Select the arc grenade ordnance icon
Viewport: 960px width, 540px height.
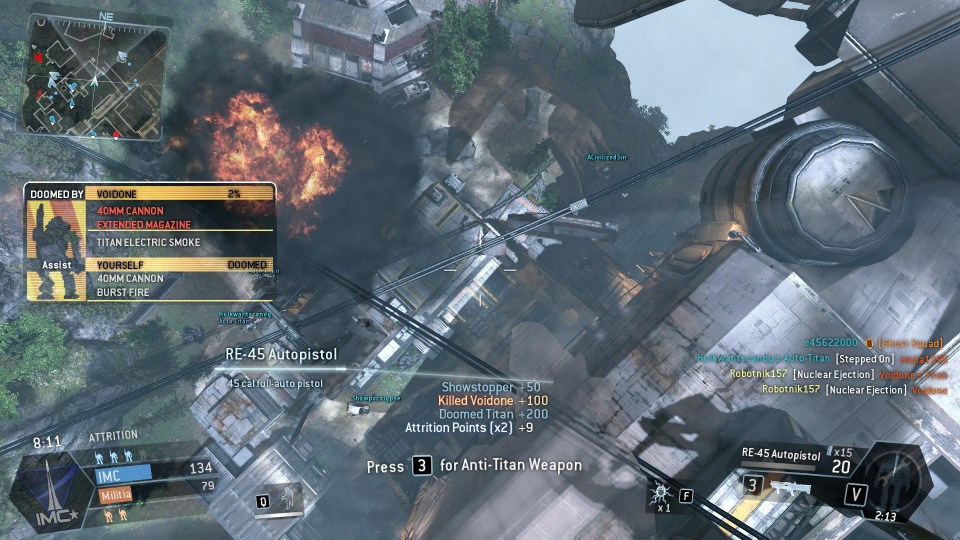click(x=659, y=490)
